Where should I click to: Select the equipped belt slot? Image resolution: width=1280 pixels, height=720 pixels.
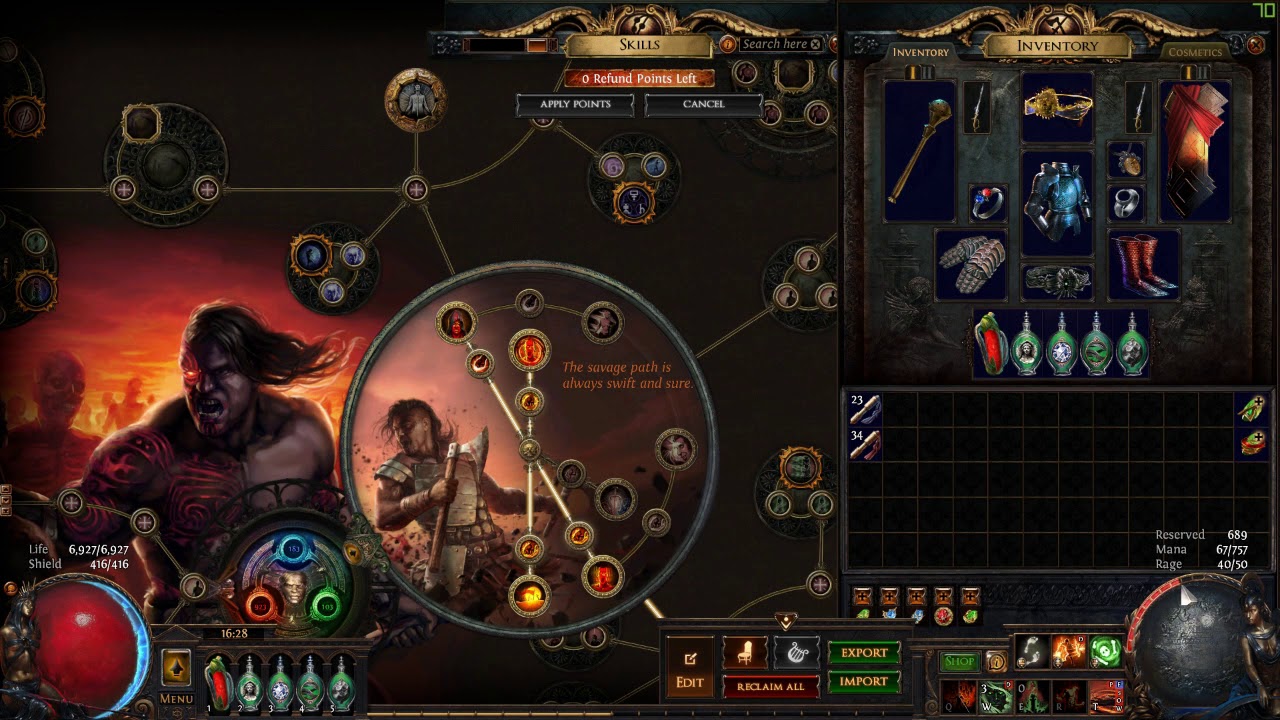tap(1057, 282)
